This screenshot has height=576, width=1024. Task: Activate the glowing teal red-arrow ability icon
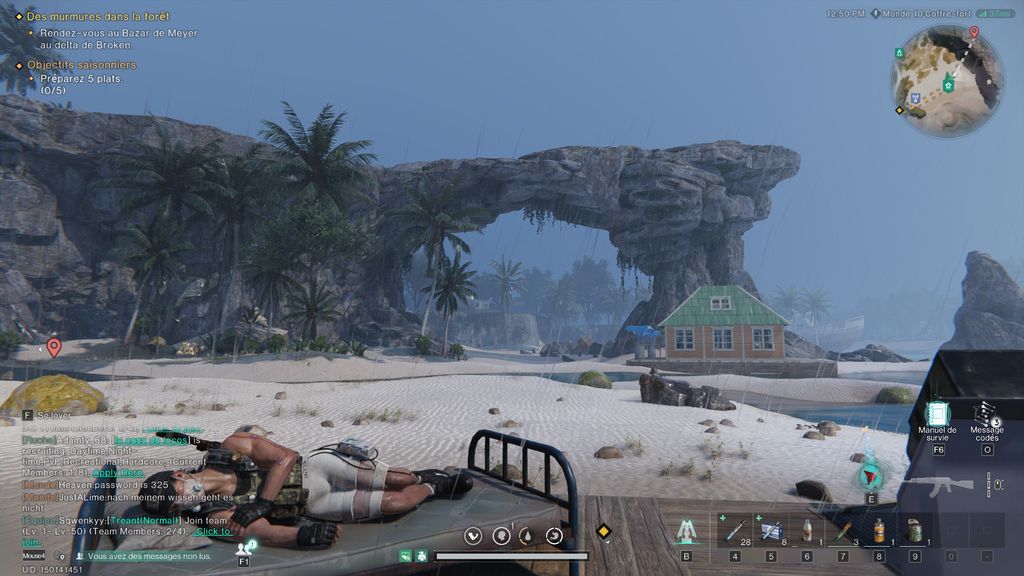click(870, 476)
